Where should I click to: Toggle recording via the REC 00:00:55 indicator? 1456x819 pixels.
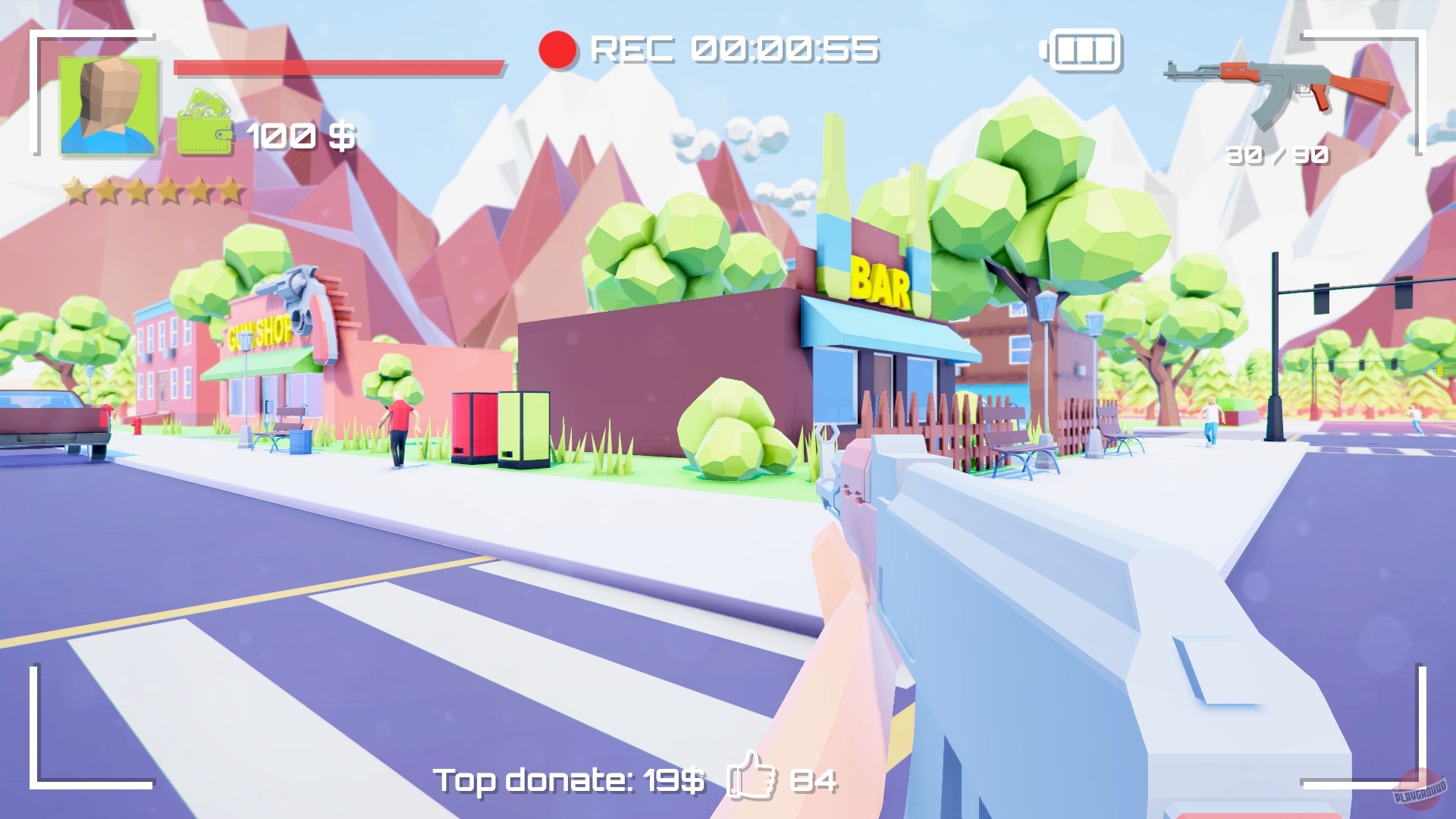(732, 50)
